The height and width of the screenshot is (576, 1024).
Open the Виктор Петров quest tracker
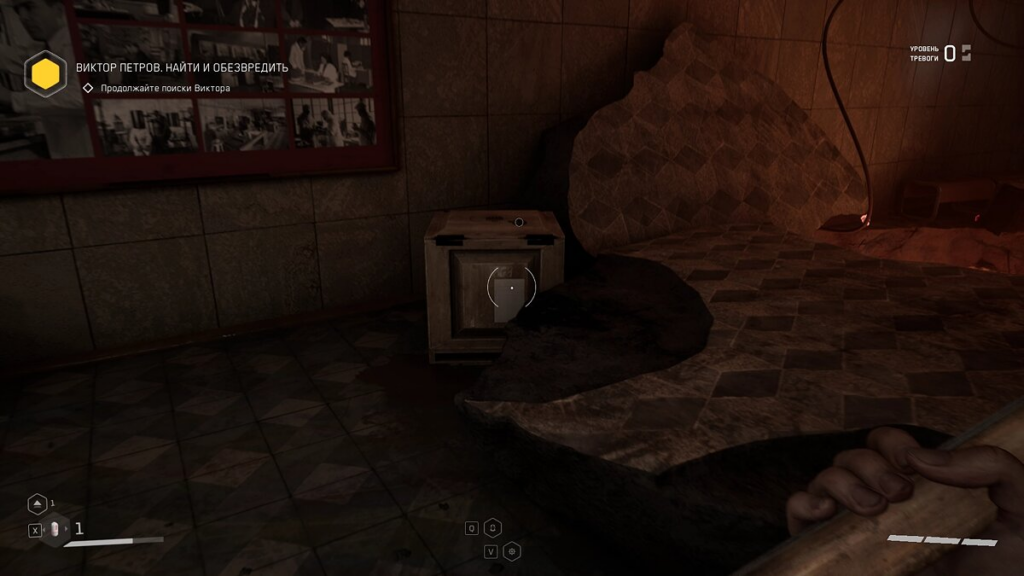click(x=182, y=68)
